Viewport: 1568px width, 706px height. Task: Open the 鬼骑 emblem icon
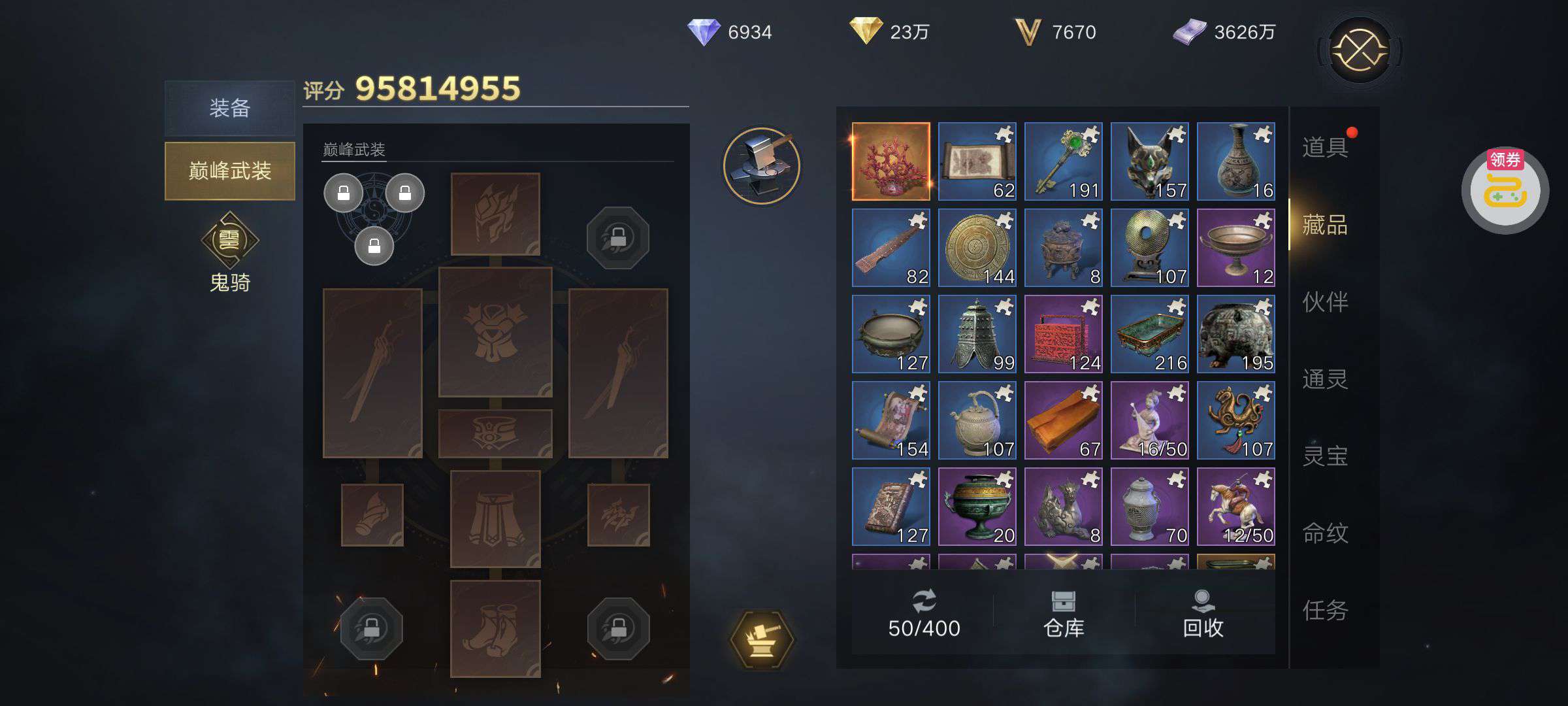click(x=229, y=241)
